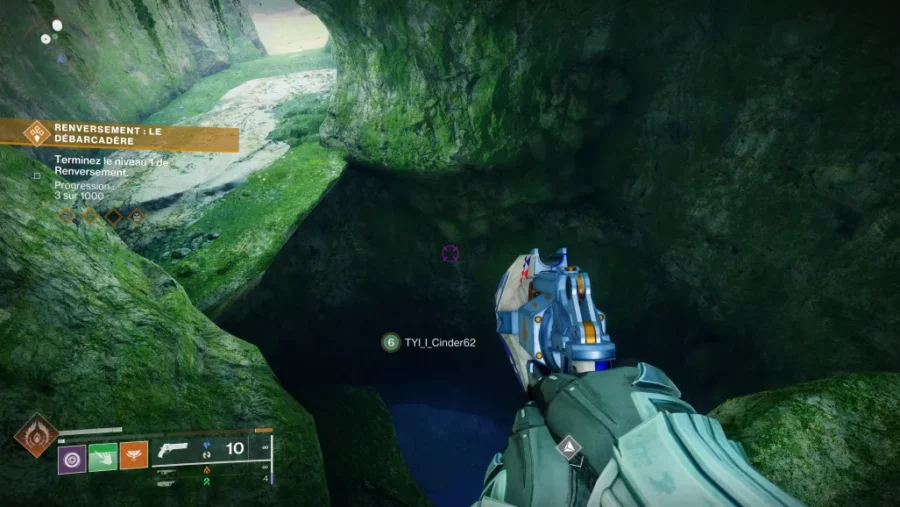Image resolution: width=900 pixels, height=507 pixels.
Task: Activate the green melee hand ability
Action: click(103, 459)
